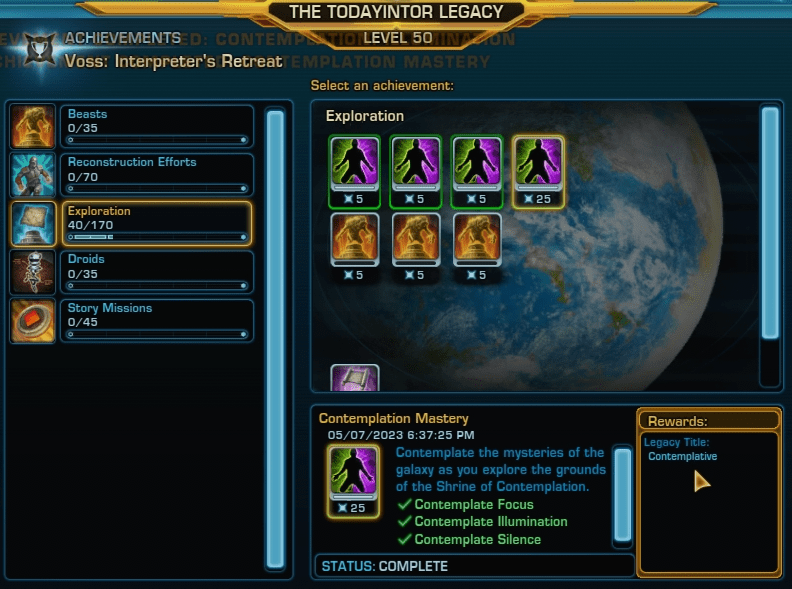Click the category list scrollbar
This screenshot has height=589, width=792.
click(x=275, y=340)
